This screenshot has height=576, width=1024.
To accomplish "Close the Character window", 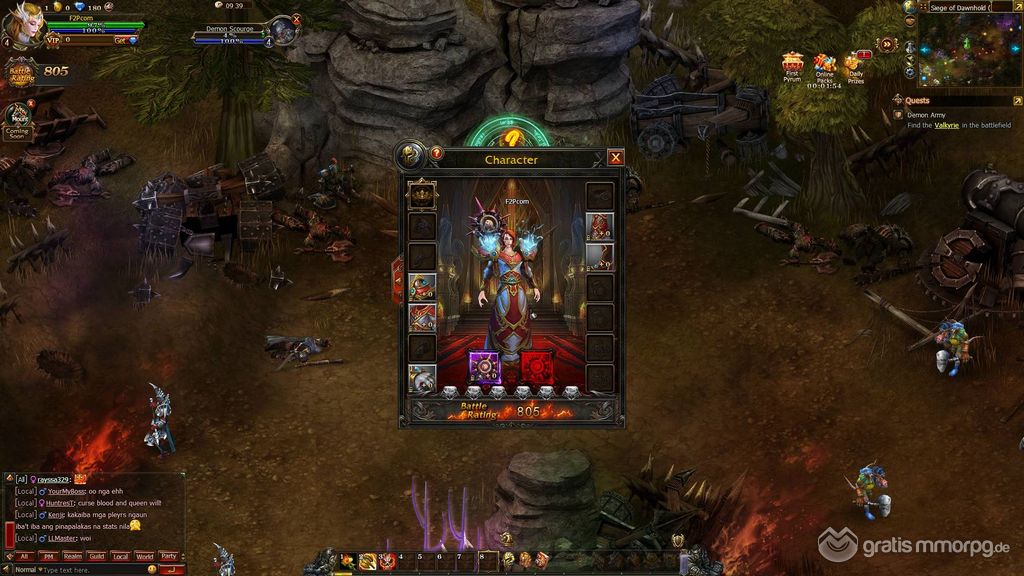I will pos(616,157).
